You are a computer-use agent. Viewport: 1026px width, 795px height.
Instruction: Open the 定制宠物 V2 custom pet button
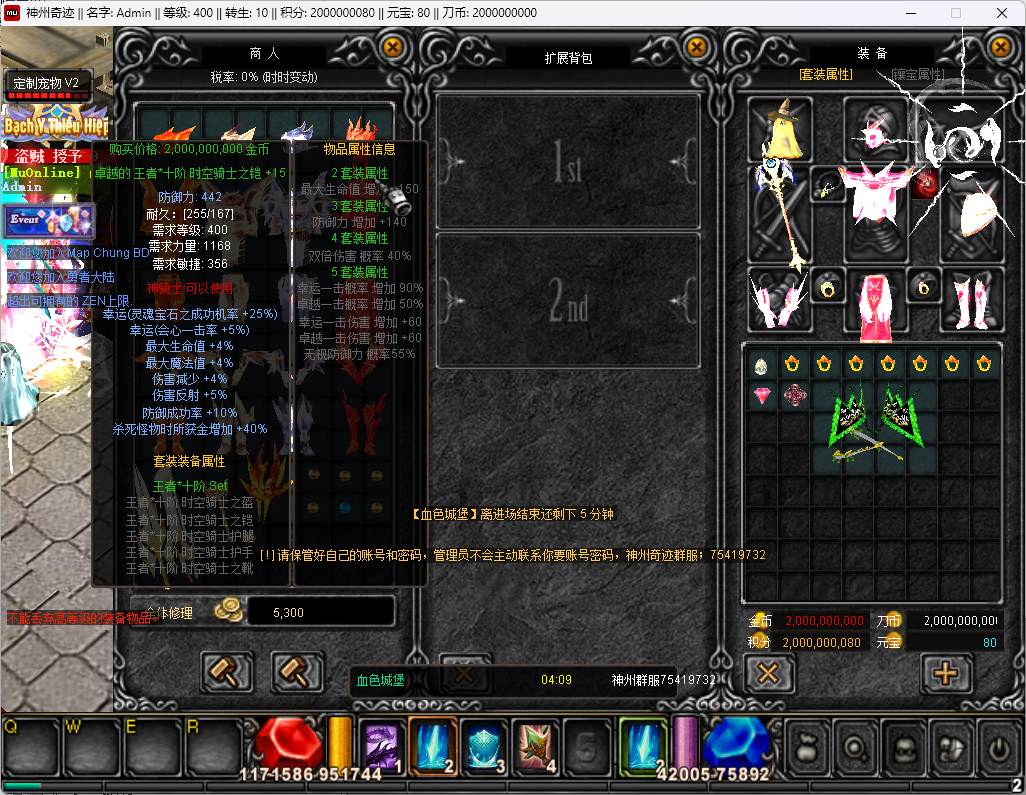pos(48,83)
